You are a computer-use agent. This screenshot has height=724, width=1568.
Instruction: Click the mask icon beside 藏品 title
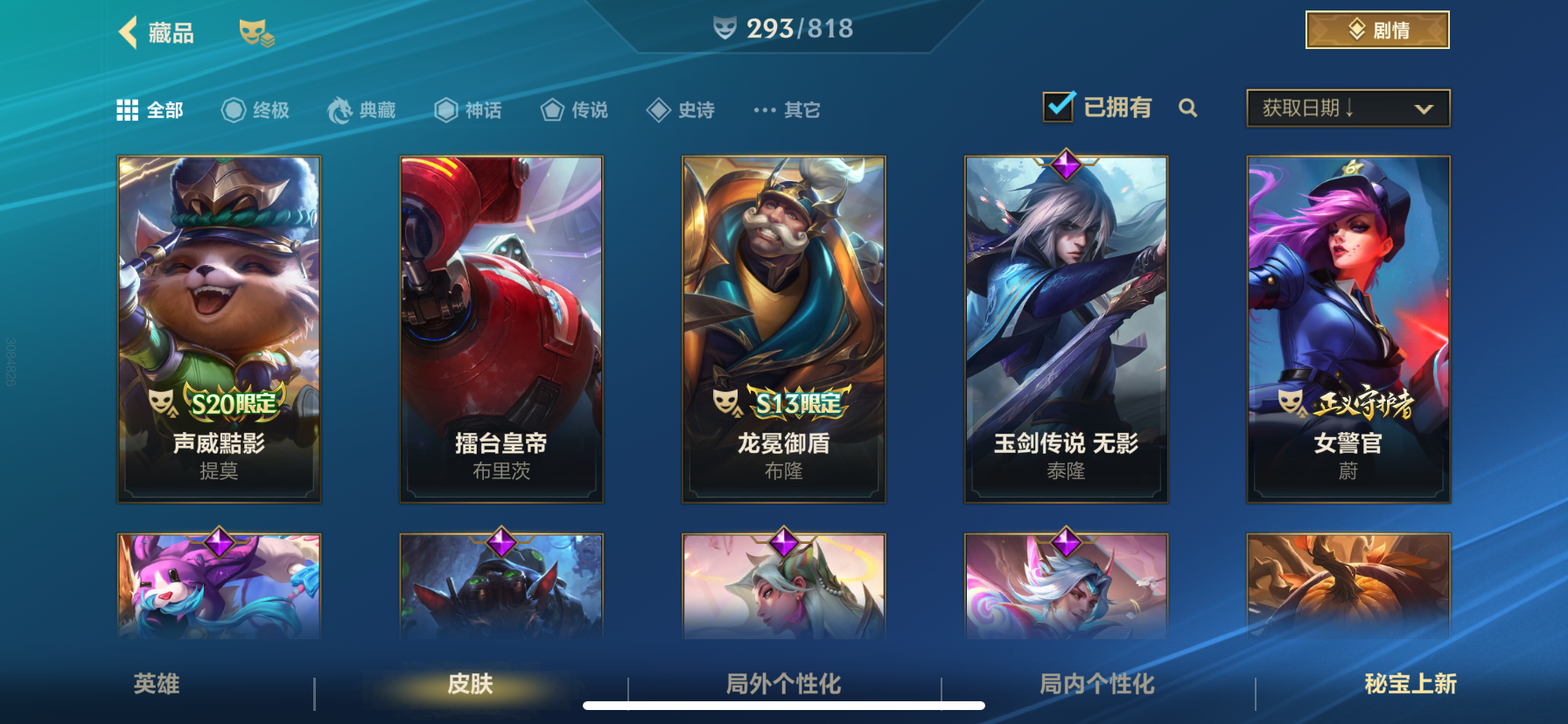pyautogui.click(x=255, y=33)
